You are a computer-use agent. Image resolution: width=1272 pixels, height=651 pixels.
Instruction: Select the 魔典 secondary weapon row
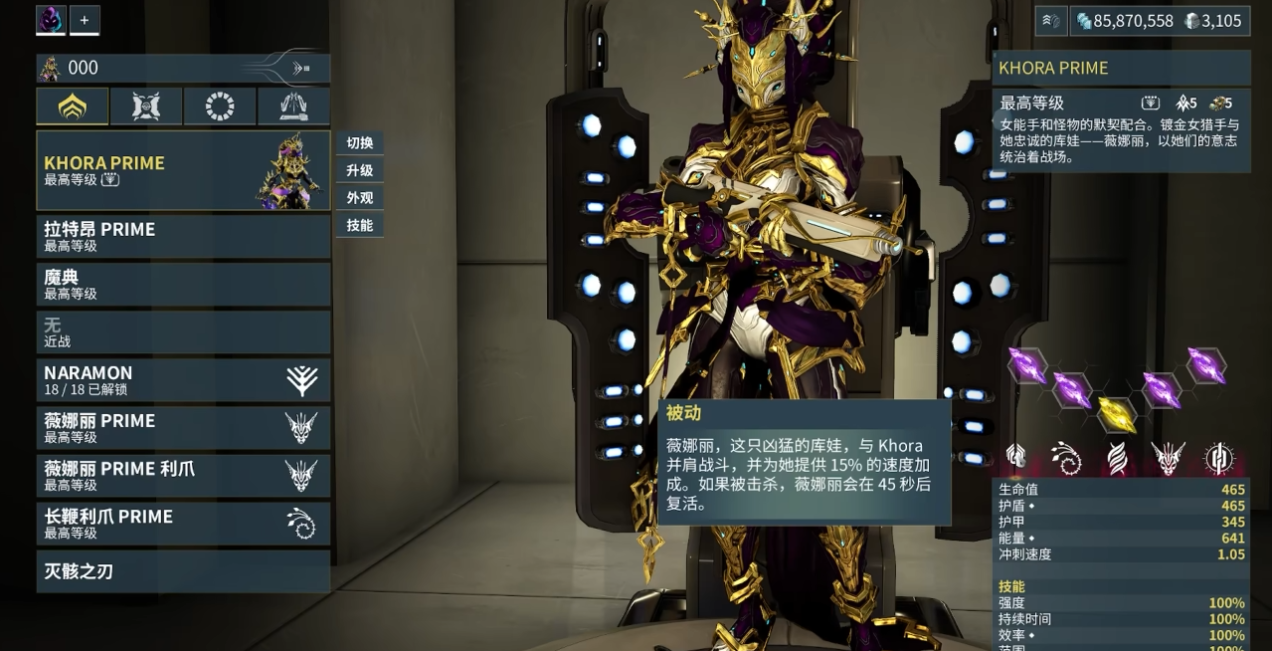[x=183, y=284]
